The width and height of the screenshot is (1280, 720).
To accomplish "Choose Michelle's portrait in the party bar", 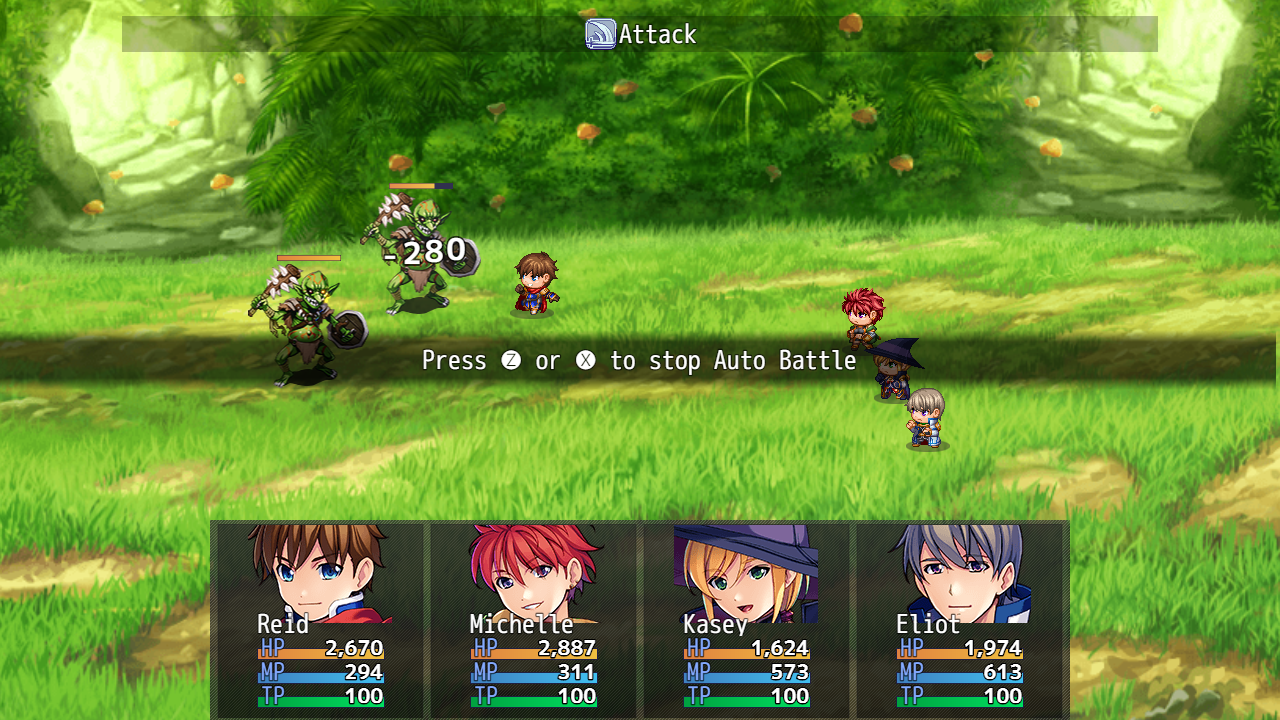I will tap(534, 570).
